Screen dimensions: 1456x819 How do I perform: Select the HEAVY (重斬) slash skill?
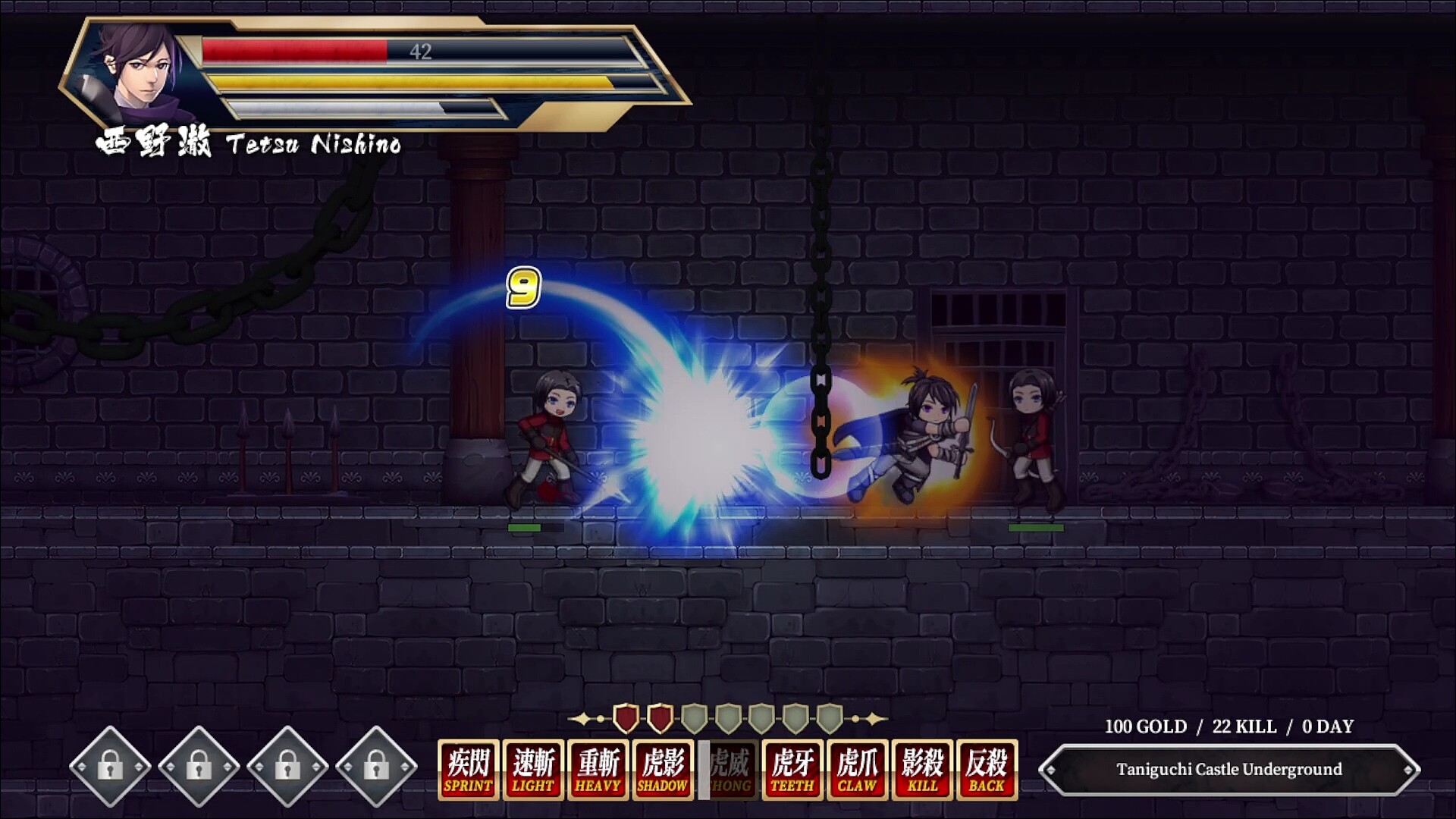tap(597, 768)
